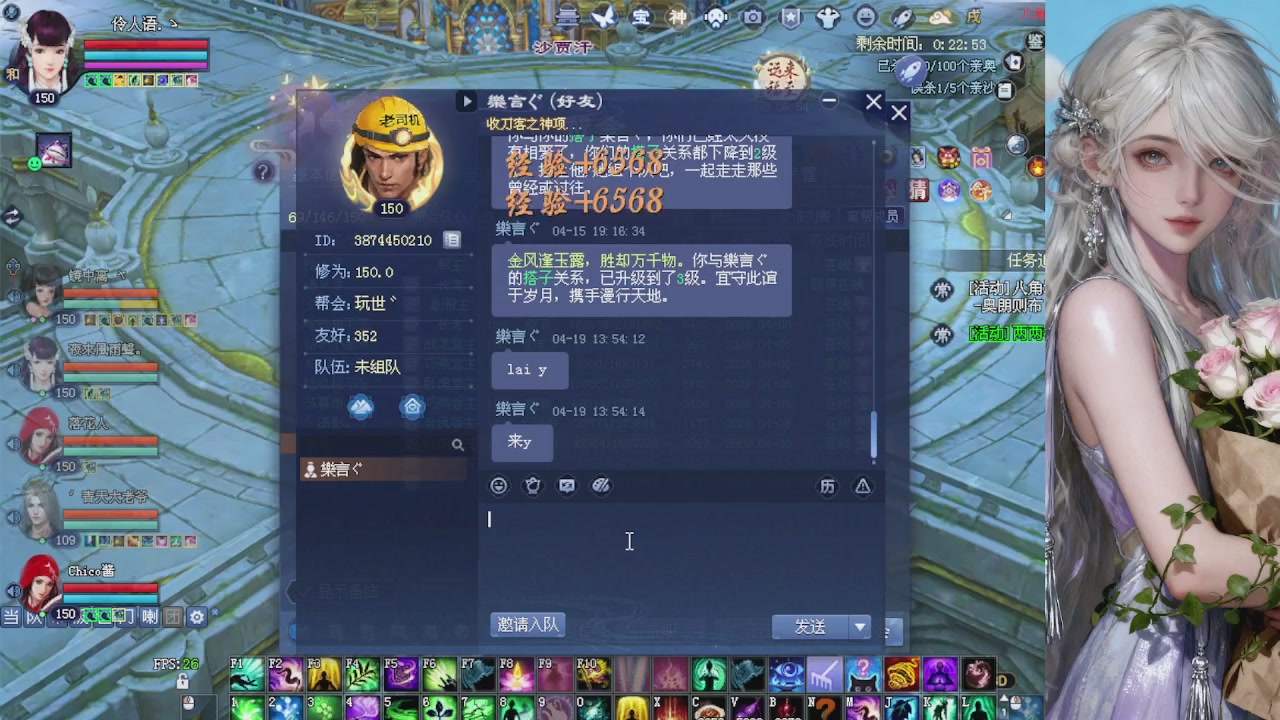Expand the arrow next to the 发送 button
Image resolution: width=1280 pixels, height=720 pixels.
[858, 626]
